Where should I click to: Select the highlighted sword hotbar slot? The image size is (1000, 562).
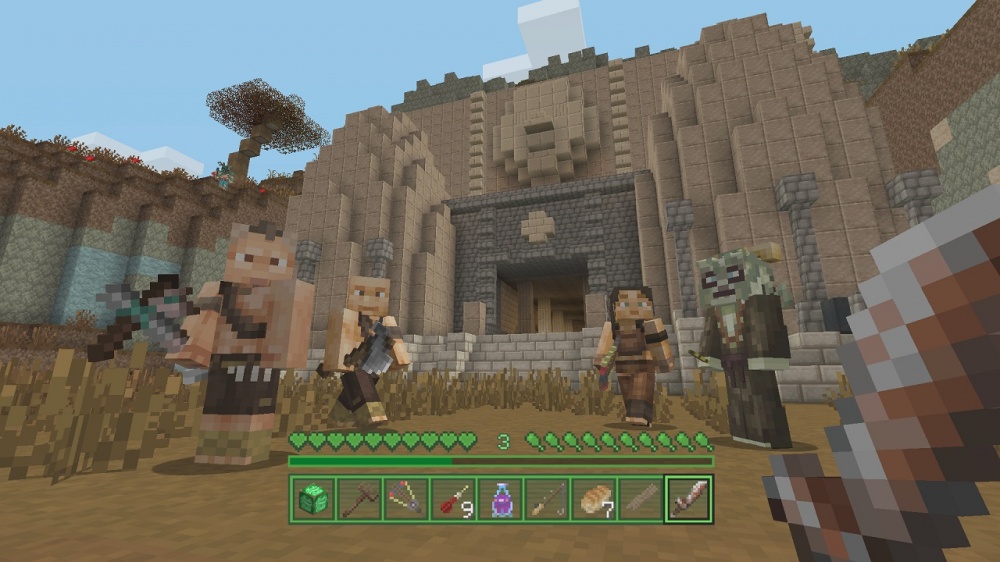click(689, 499)
